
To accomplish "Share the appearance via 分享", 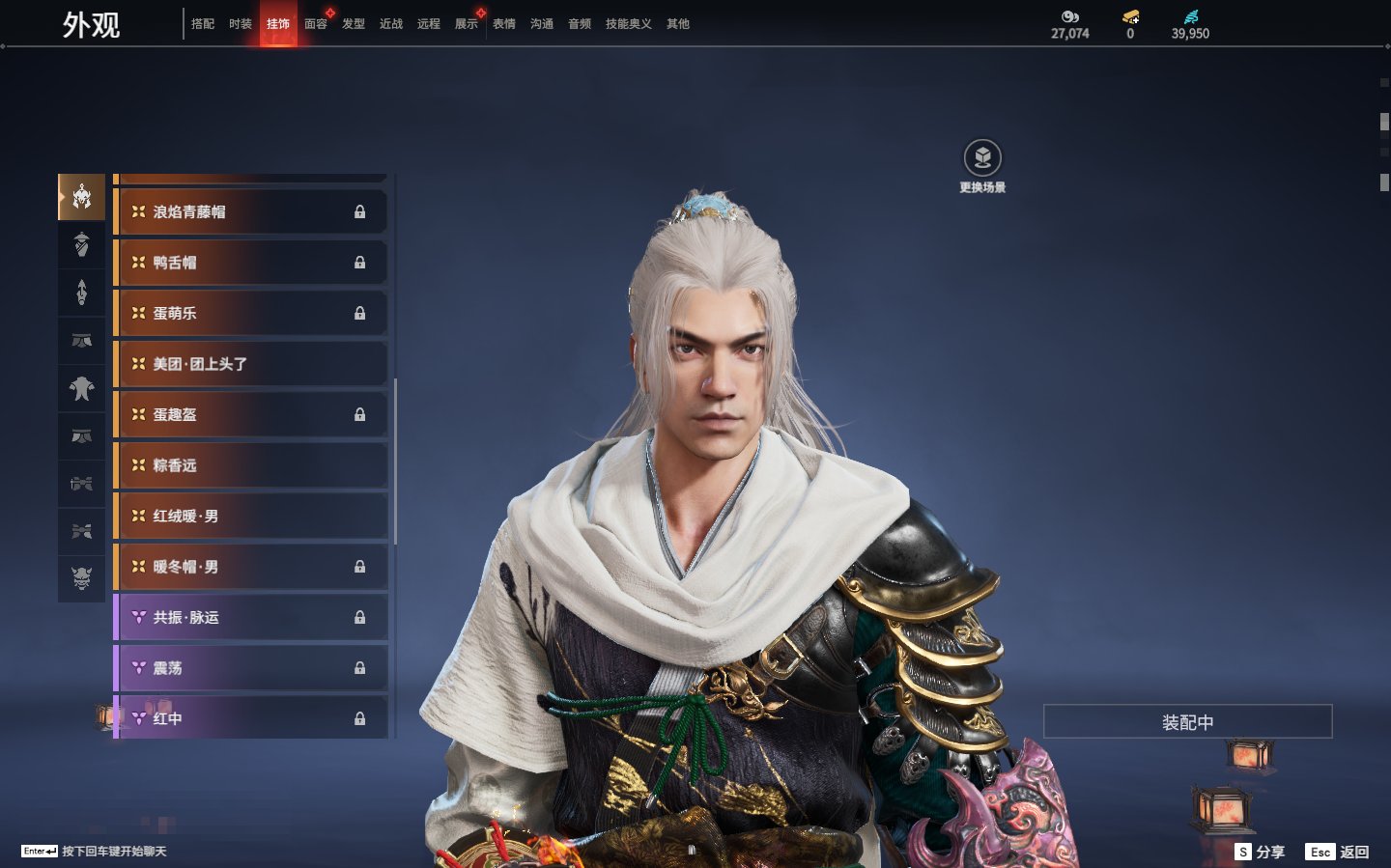I will coord(1261,852).
